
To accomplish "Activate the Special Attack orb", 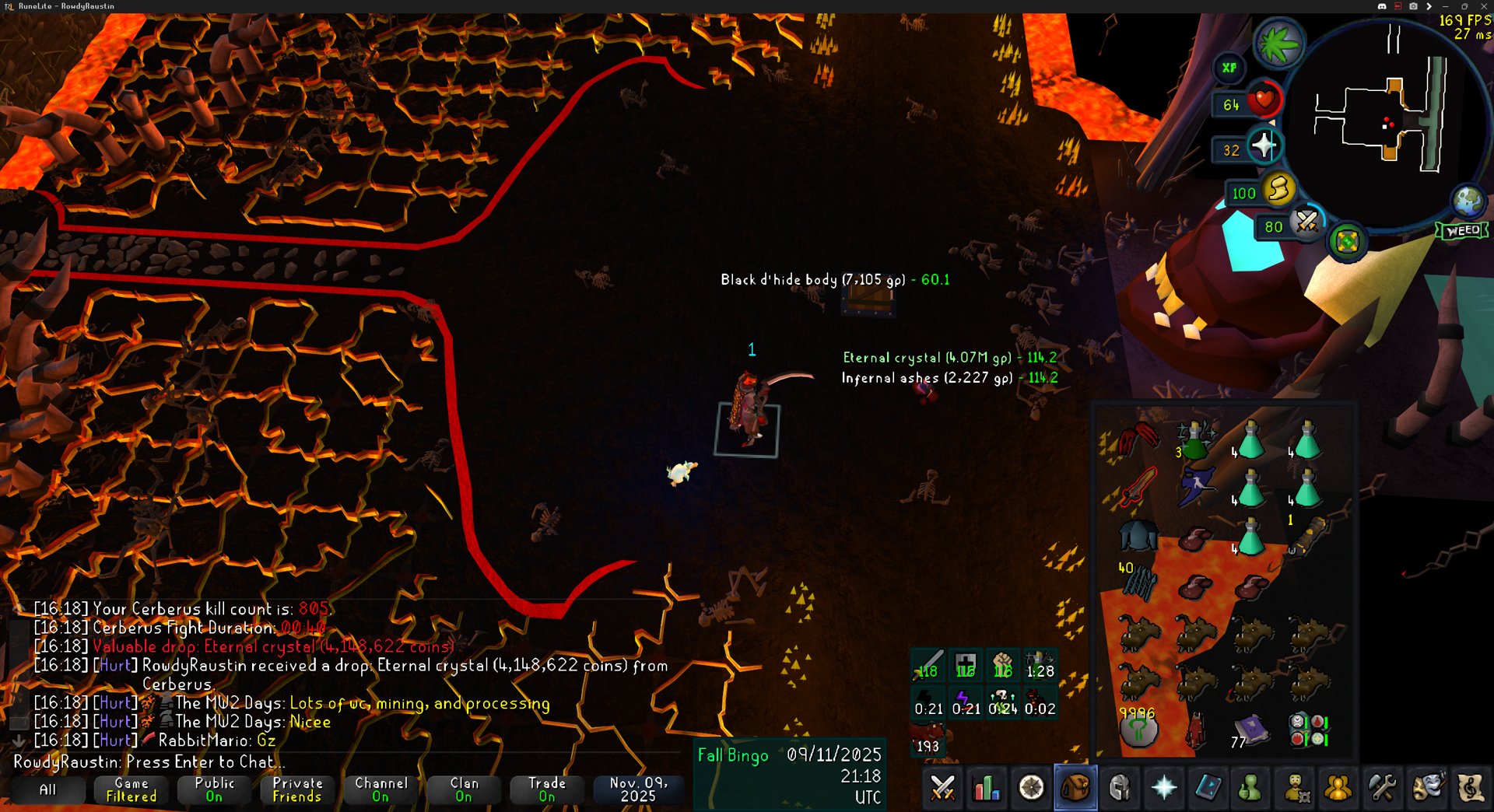I will 1306,223.
